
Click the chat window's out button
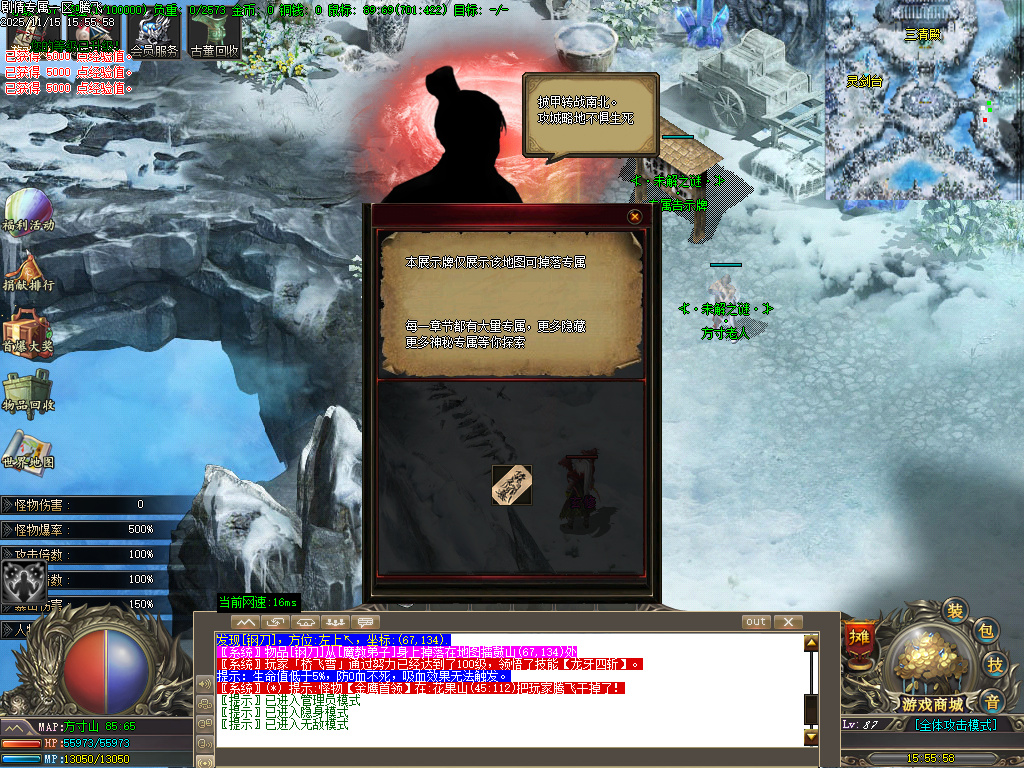756,622
